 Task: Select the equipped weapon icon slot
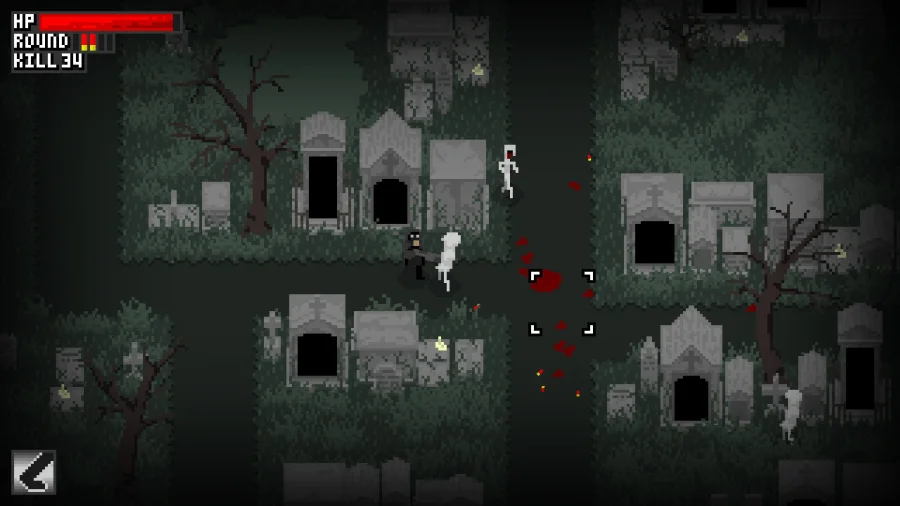click(33, 472)
